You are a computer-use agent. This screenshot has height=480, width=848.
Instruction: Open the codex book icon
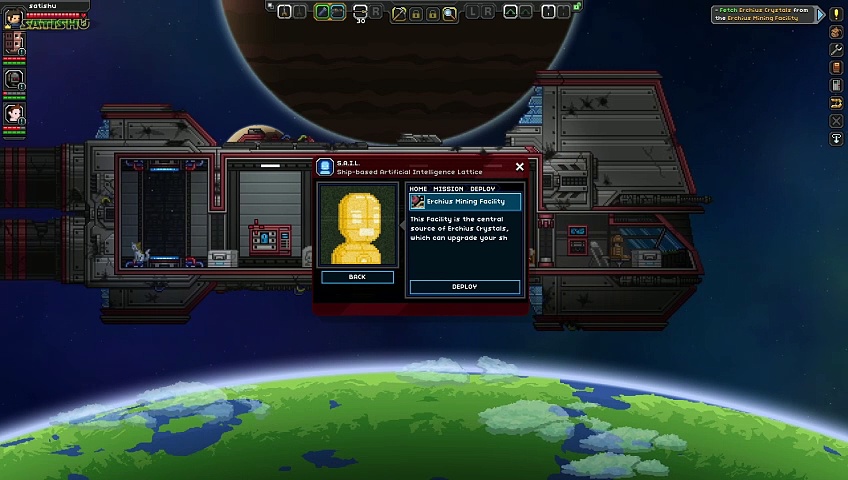(836, 68)
